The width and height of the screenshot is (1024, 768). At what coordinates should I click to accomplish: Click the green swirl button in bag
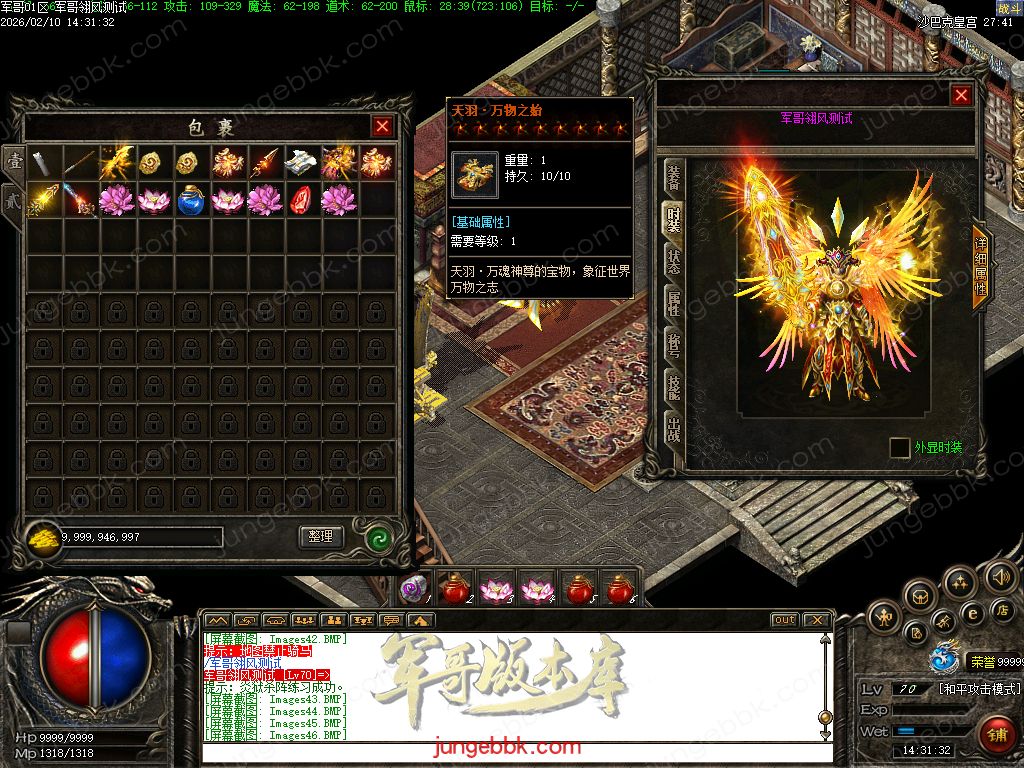[378, 537]
